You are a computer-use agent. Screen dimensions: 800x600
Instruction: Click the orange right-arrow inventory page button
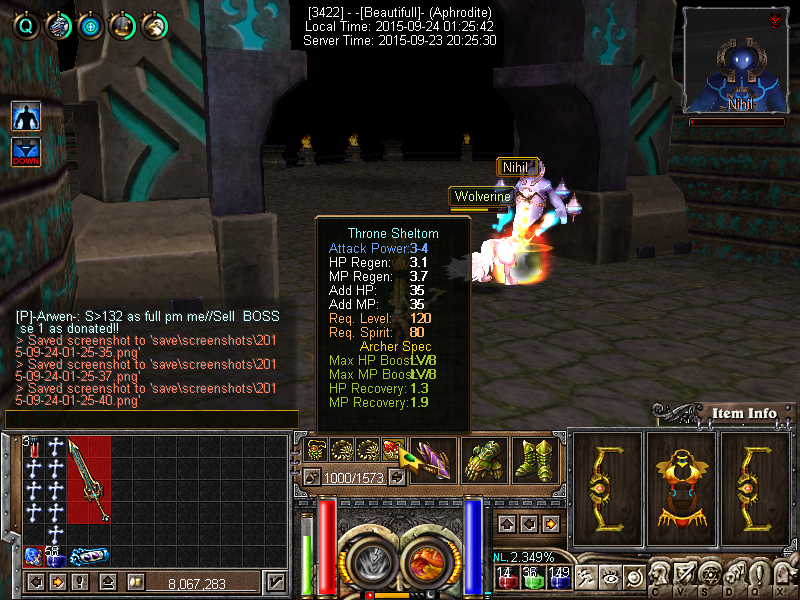tap(58, 582)
